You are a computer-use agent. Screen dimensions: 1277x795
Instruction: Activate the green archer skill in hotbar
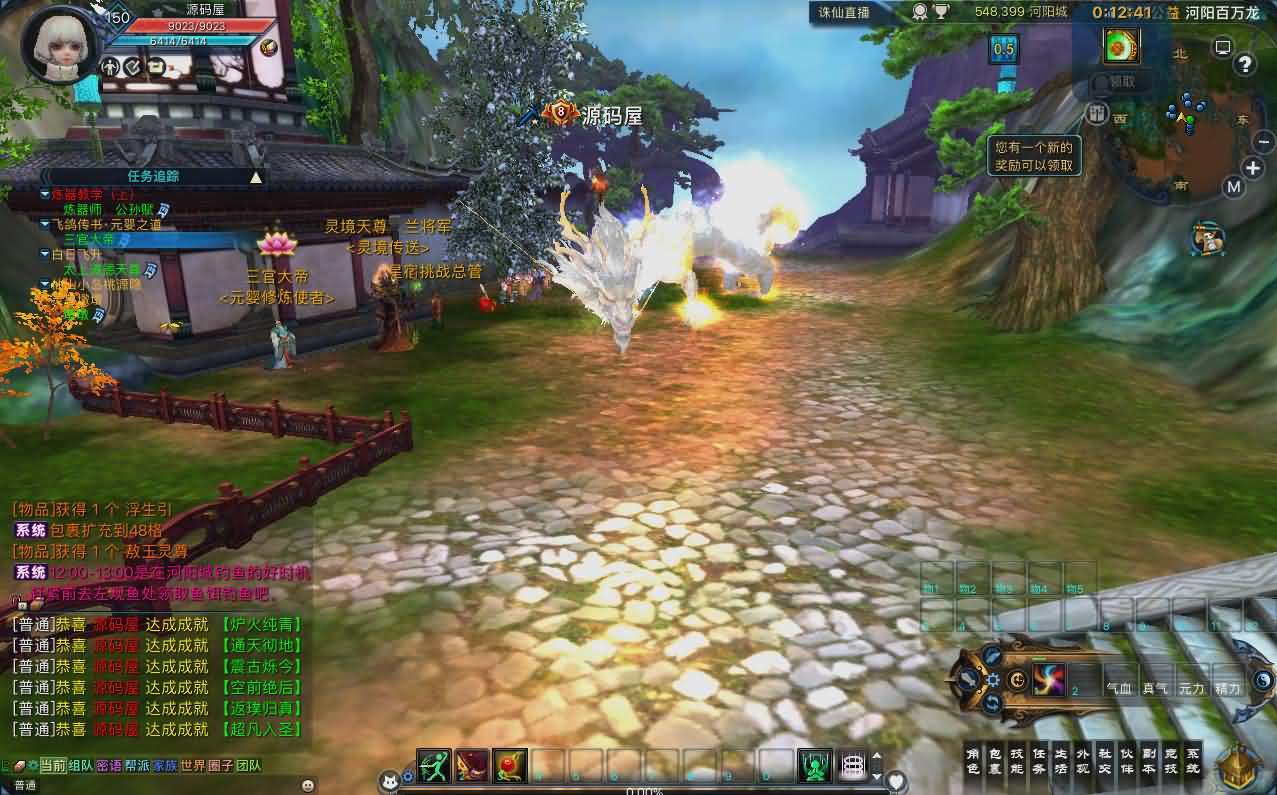433,765
